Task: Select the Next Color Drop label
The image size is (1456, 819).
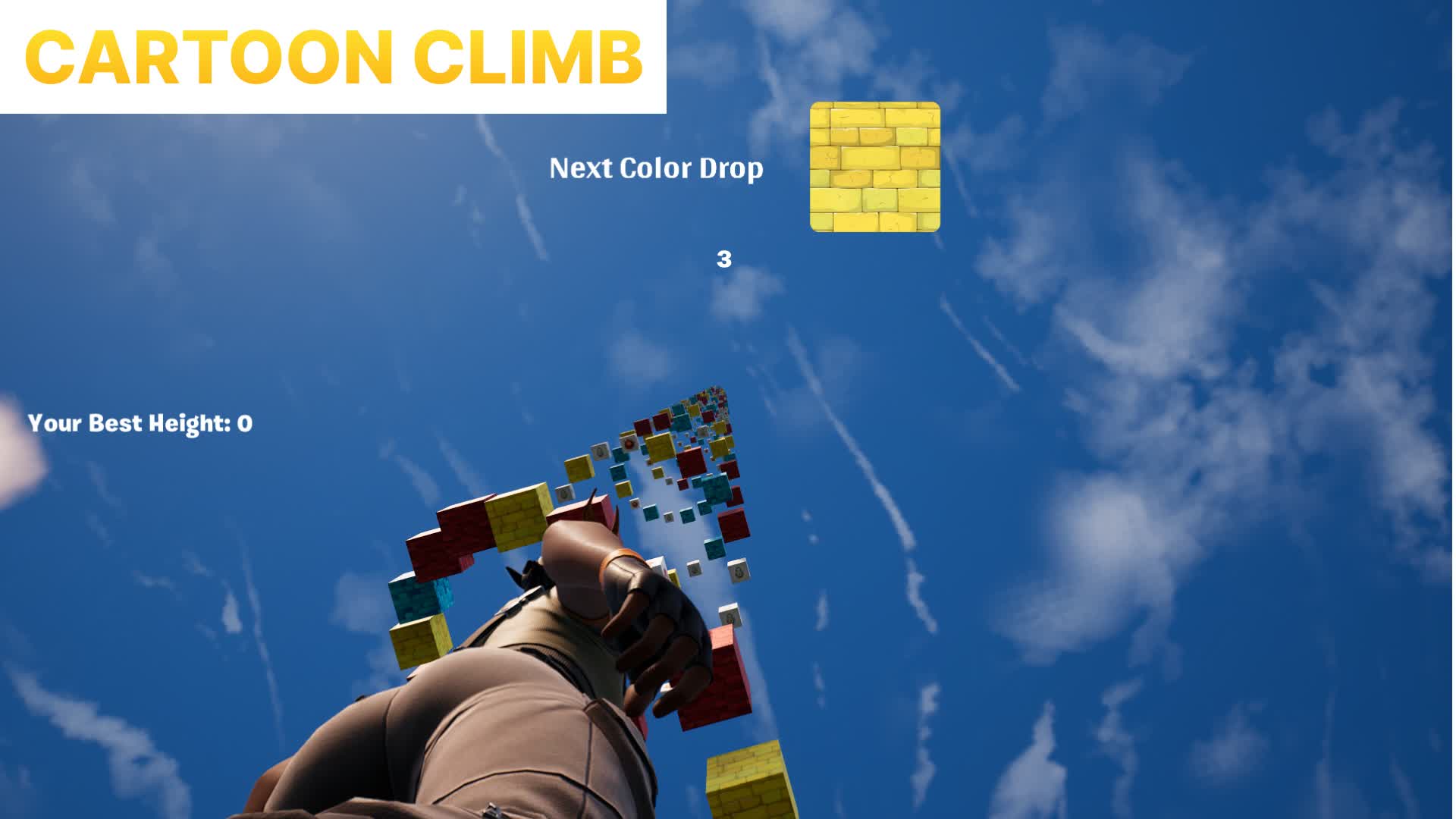Action: 656,168
